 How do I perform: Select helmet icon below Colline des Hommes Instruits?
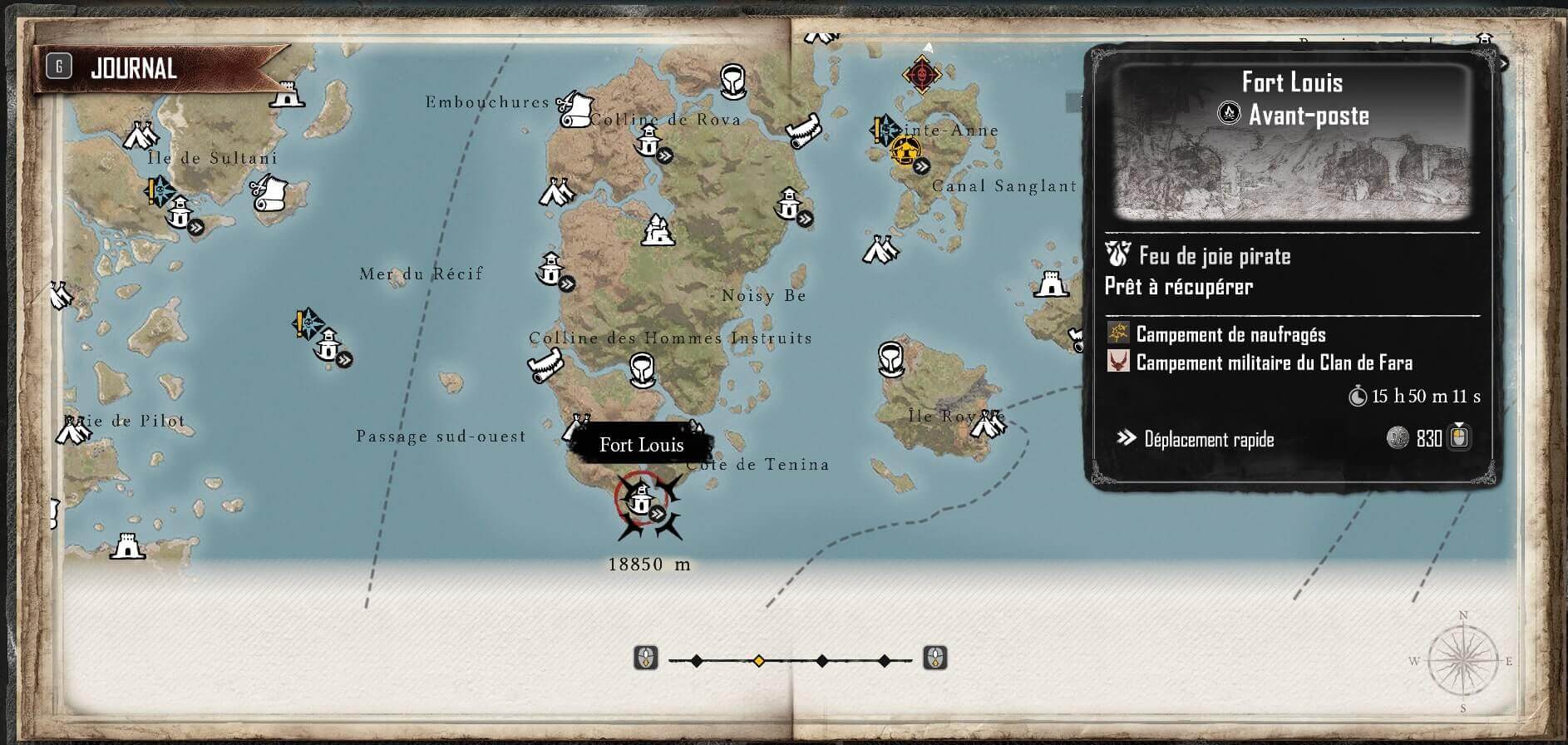pyautogui.click(x=639, y=368)
